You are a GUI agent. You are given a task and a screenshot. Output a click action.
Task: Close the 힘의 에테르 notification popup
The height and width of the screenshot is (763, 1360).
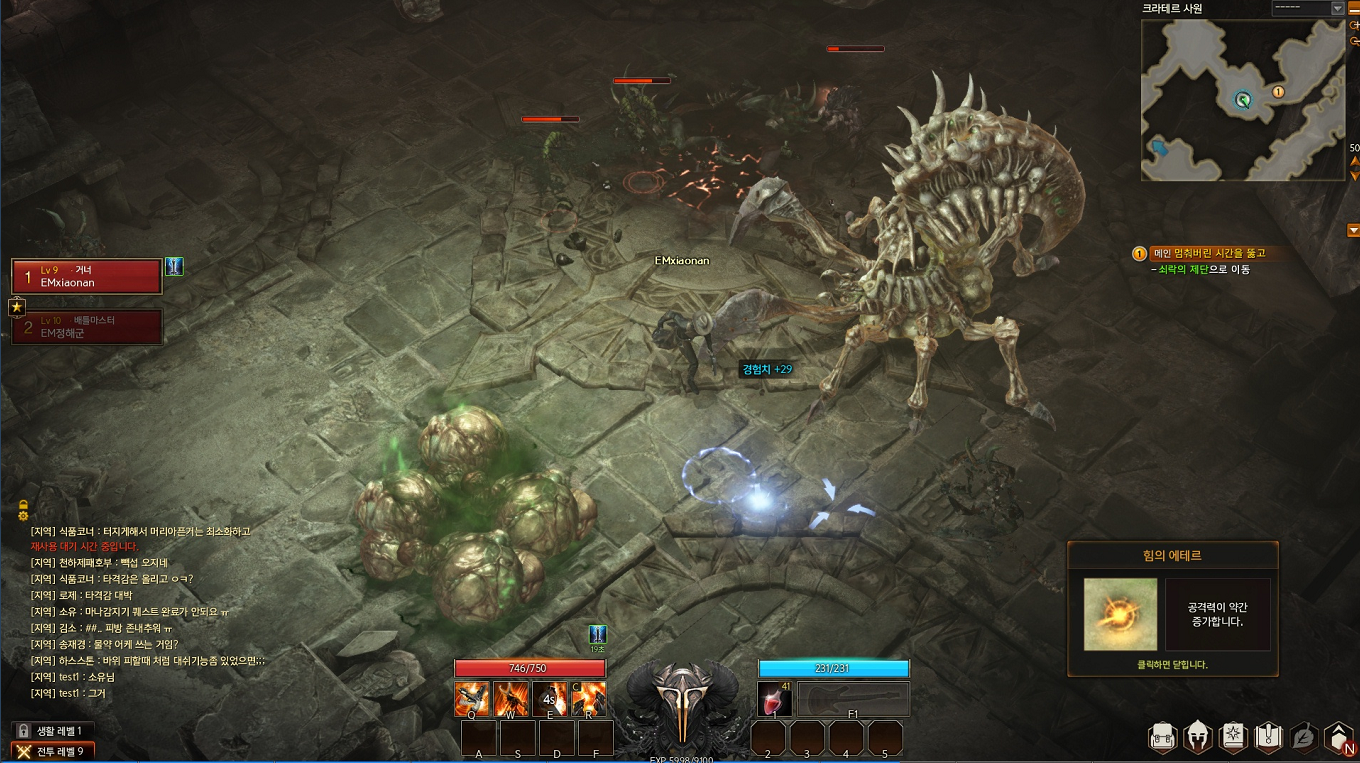(1172, 664)
